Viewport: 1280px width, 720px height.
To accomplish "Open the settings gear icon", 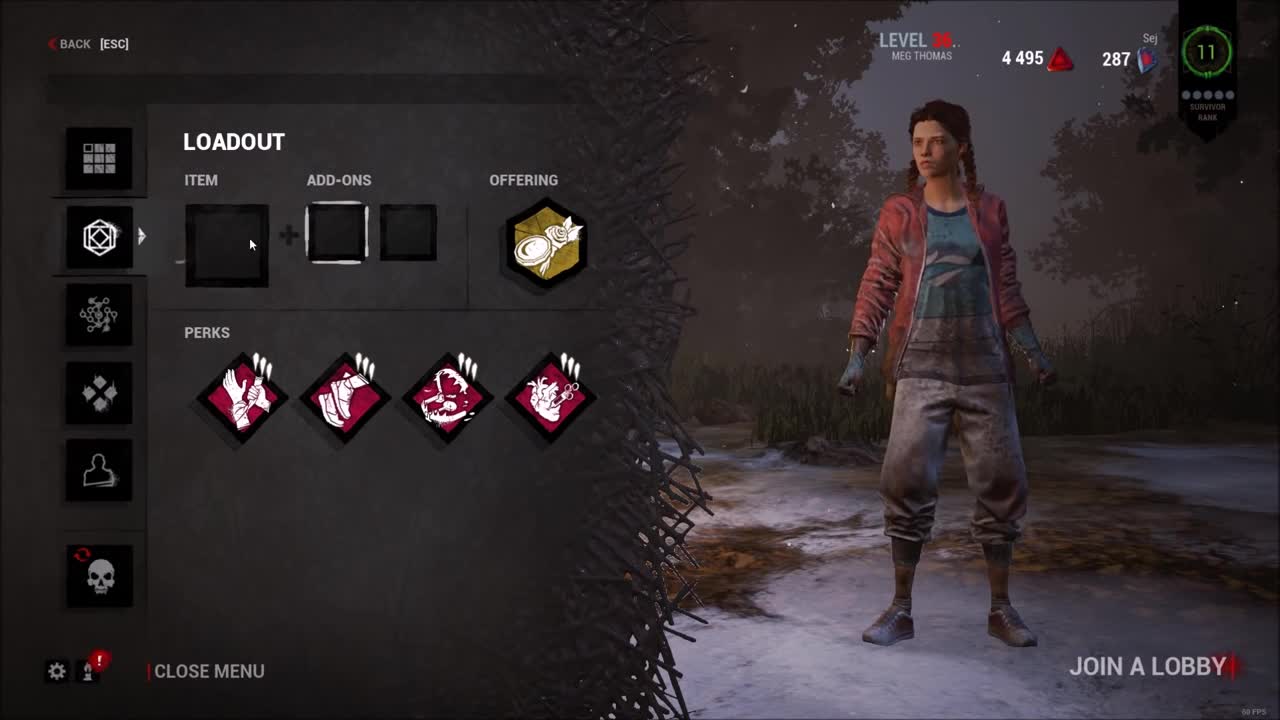I will pos(58,671).
